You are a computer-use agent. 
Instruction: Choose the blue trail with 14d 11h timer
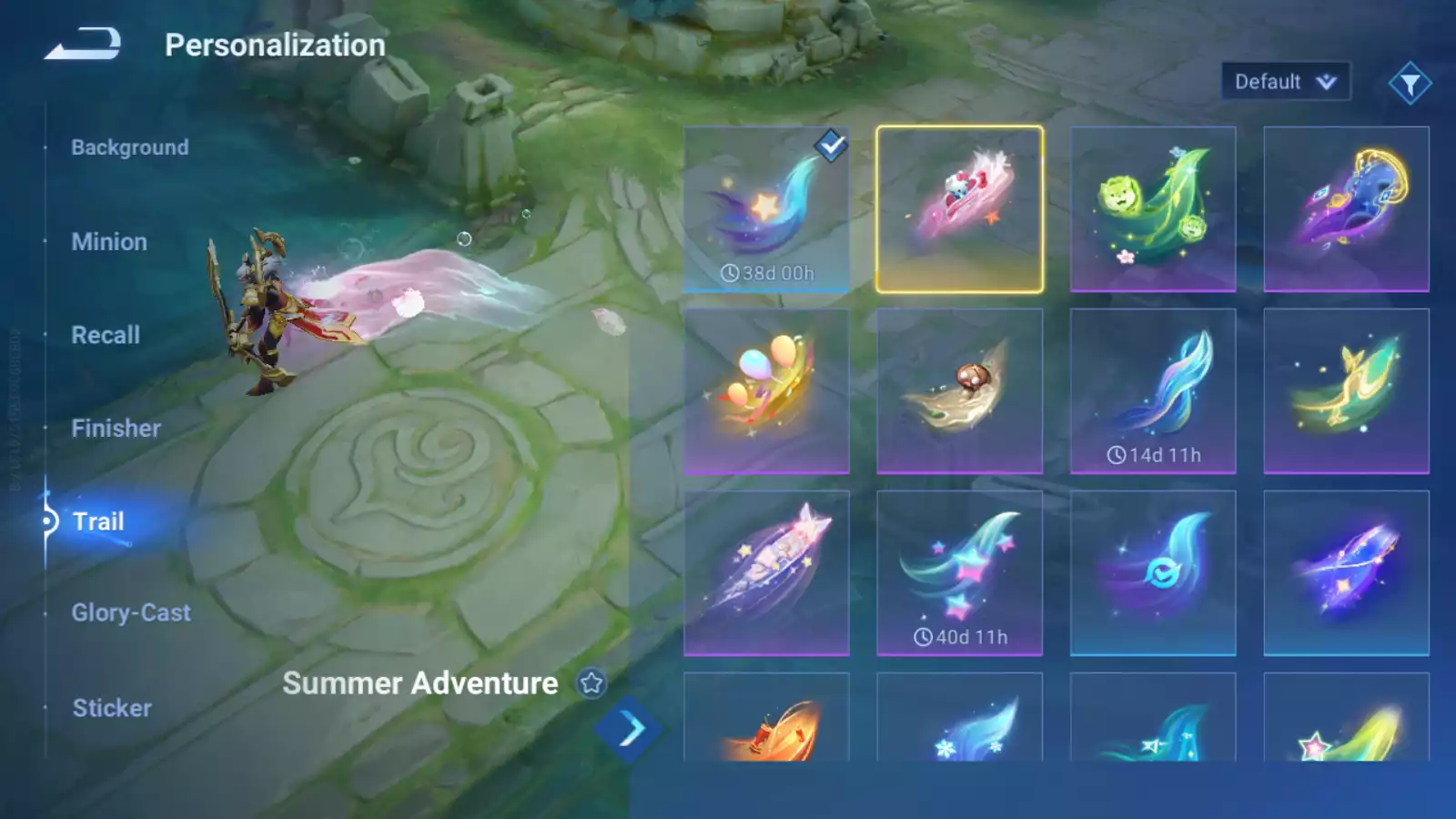[x=1153, y=391]
